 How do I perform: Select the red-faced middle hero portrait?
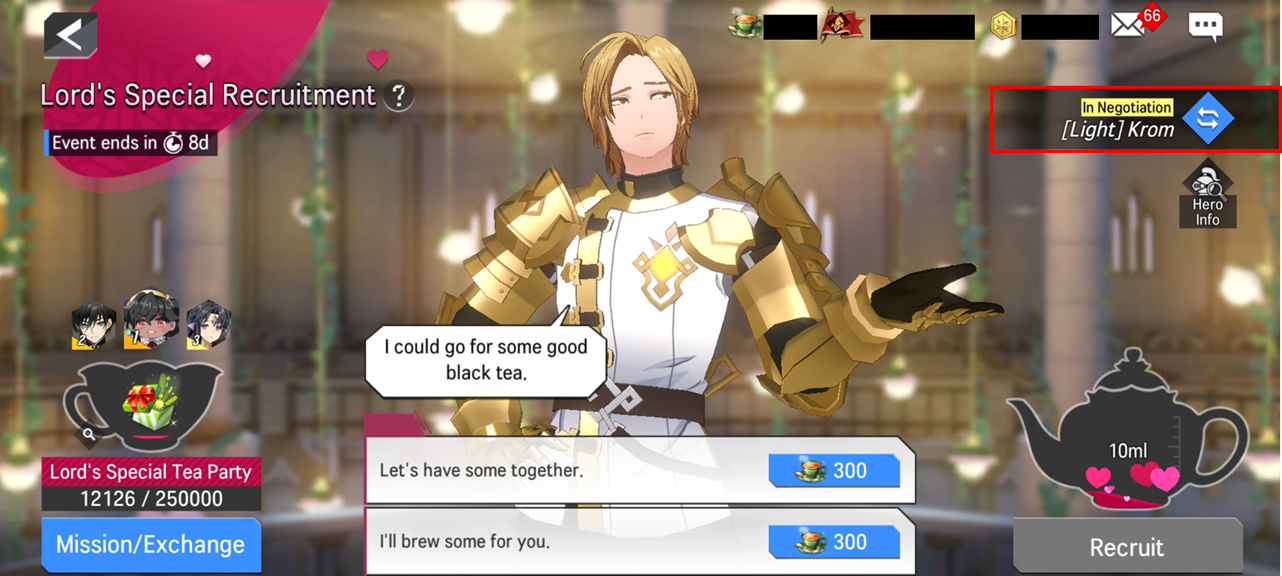[x=151, y=319]
